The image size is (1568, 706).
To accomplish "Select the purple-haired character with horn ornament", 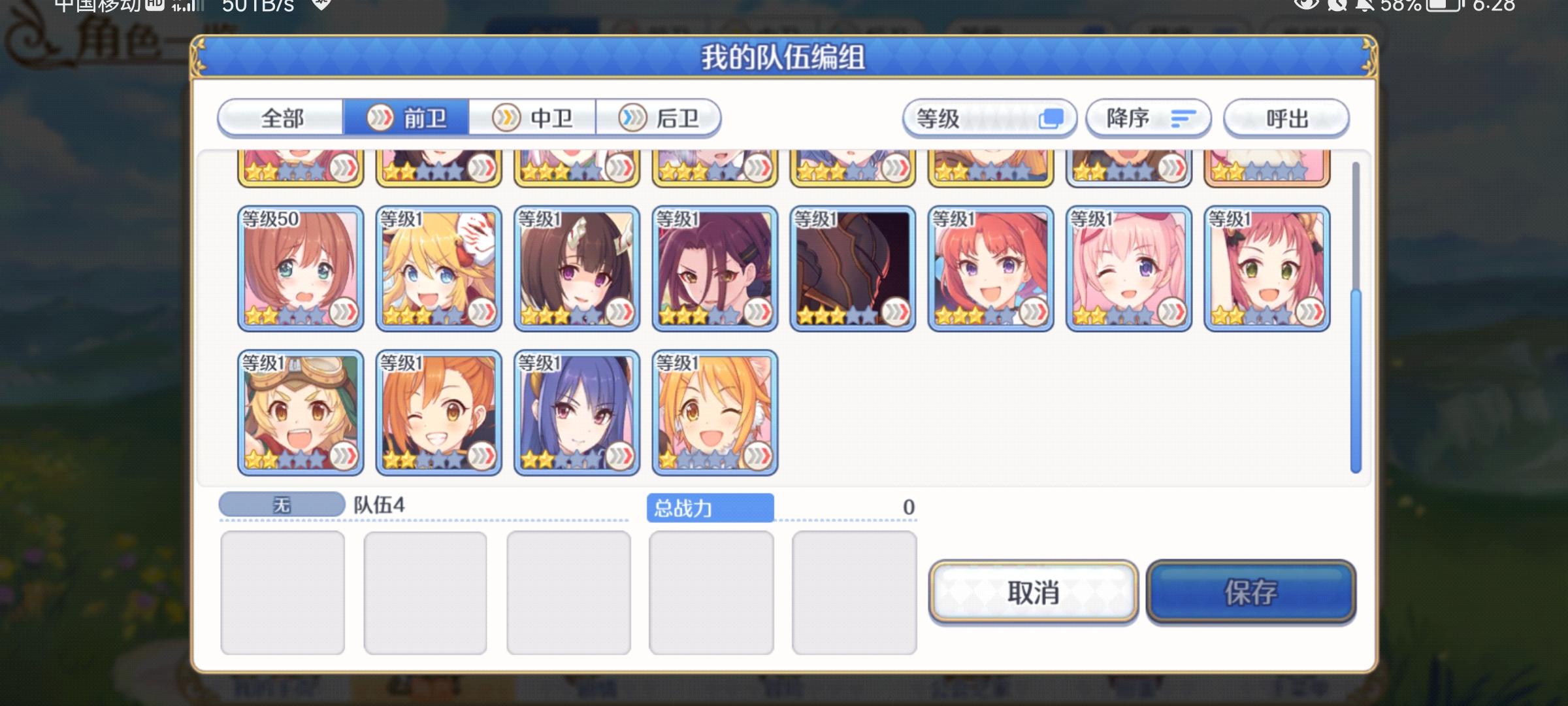I will pos(576,268).
